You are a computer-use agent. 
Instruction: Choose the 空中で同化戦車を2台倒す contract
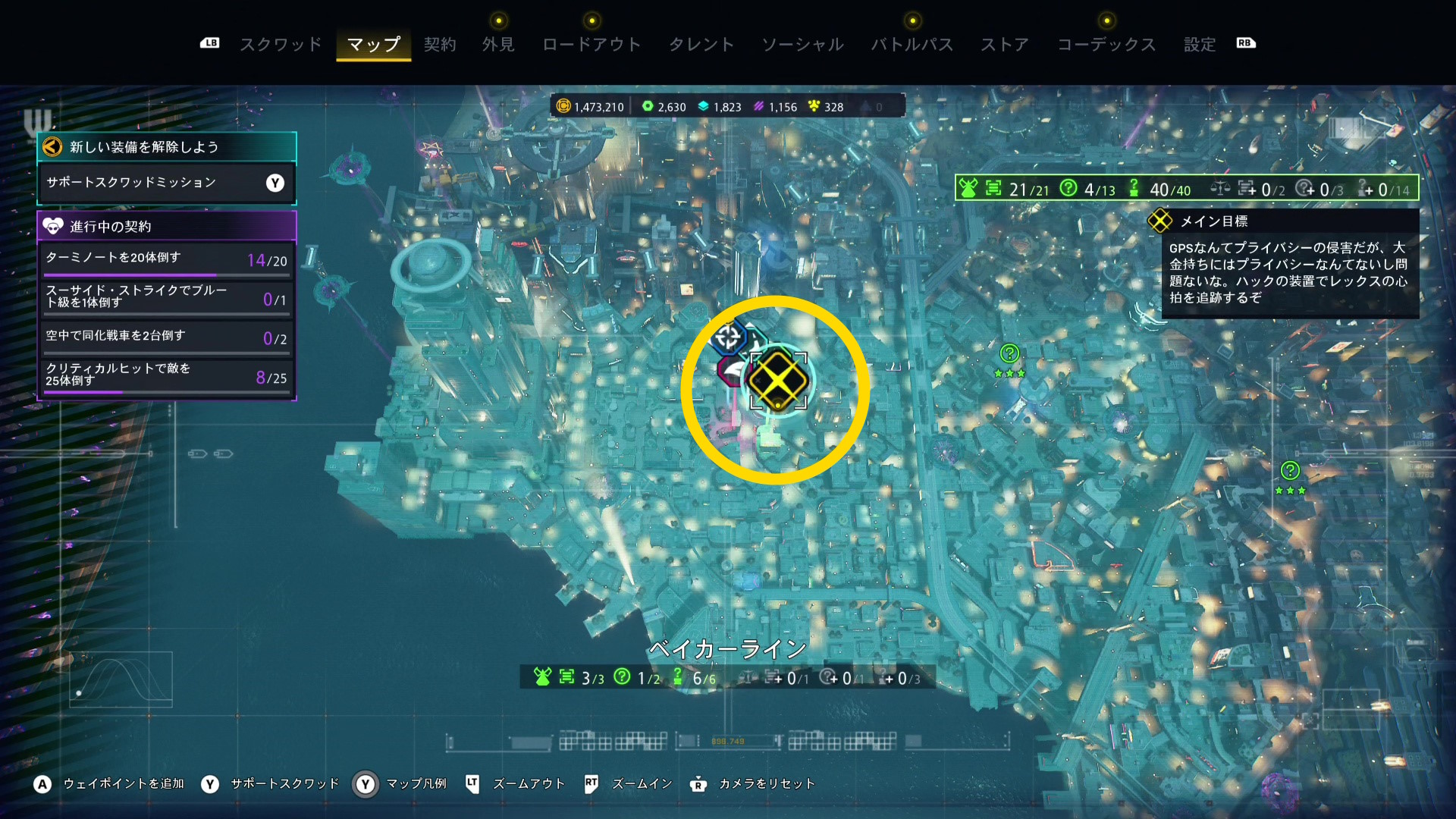pyautogui.click(x=166, y=337)
